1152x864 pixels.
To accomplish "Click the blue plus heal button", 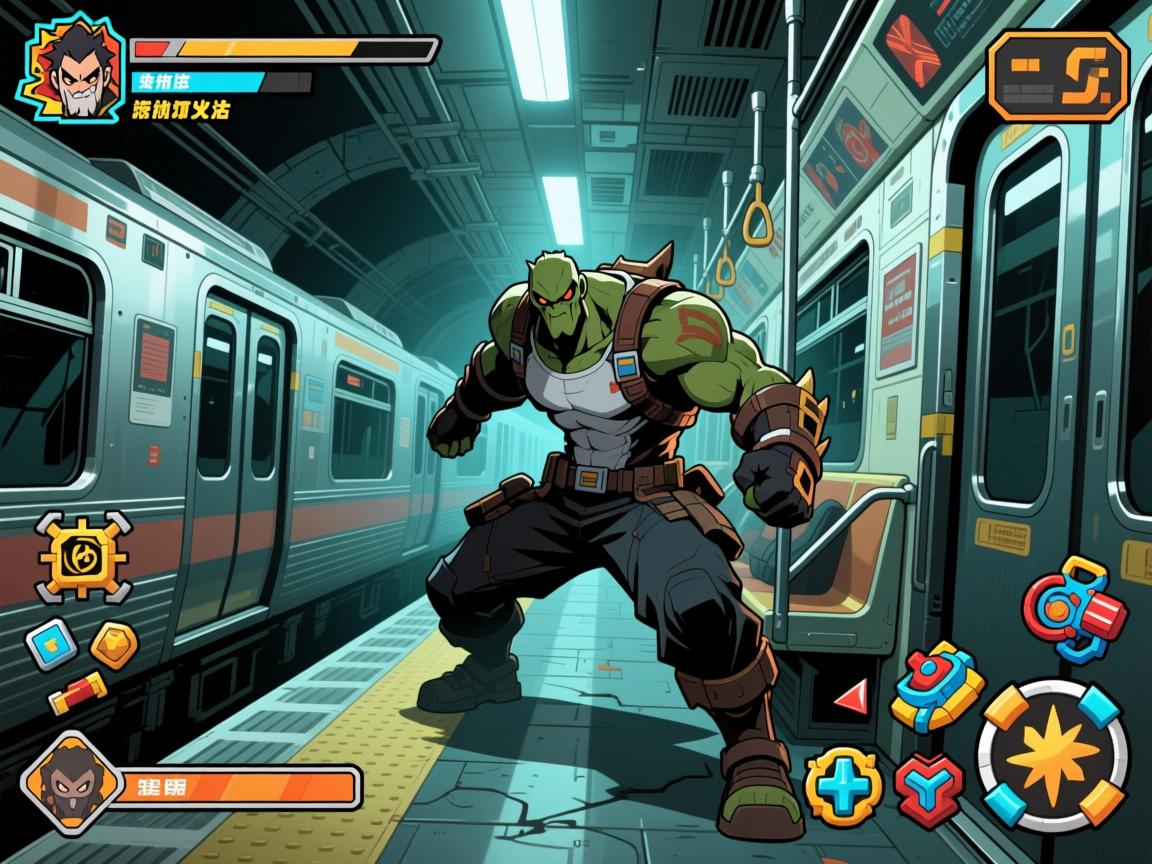I will point(844,786).
